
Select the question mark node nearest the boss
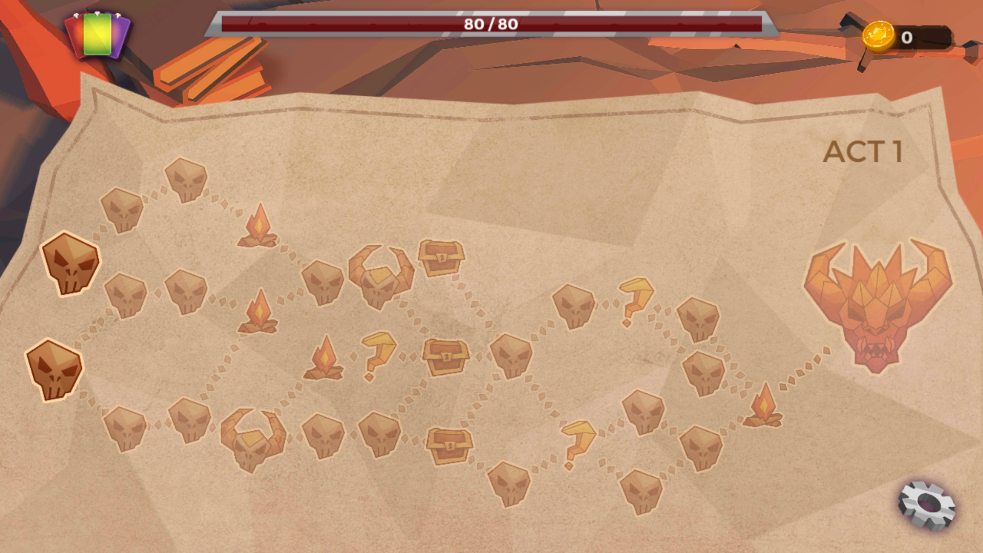click(634, 300)
